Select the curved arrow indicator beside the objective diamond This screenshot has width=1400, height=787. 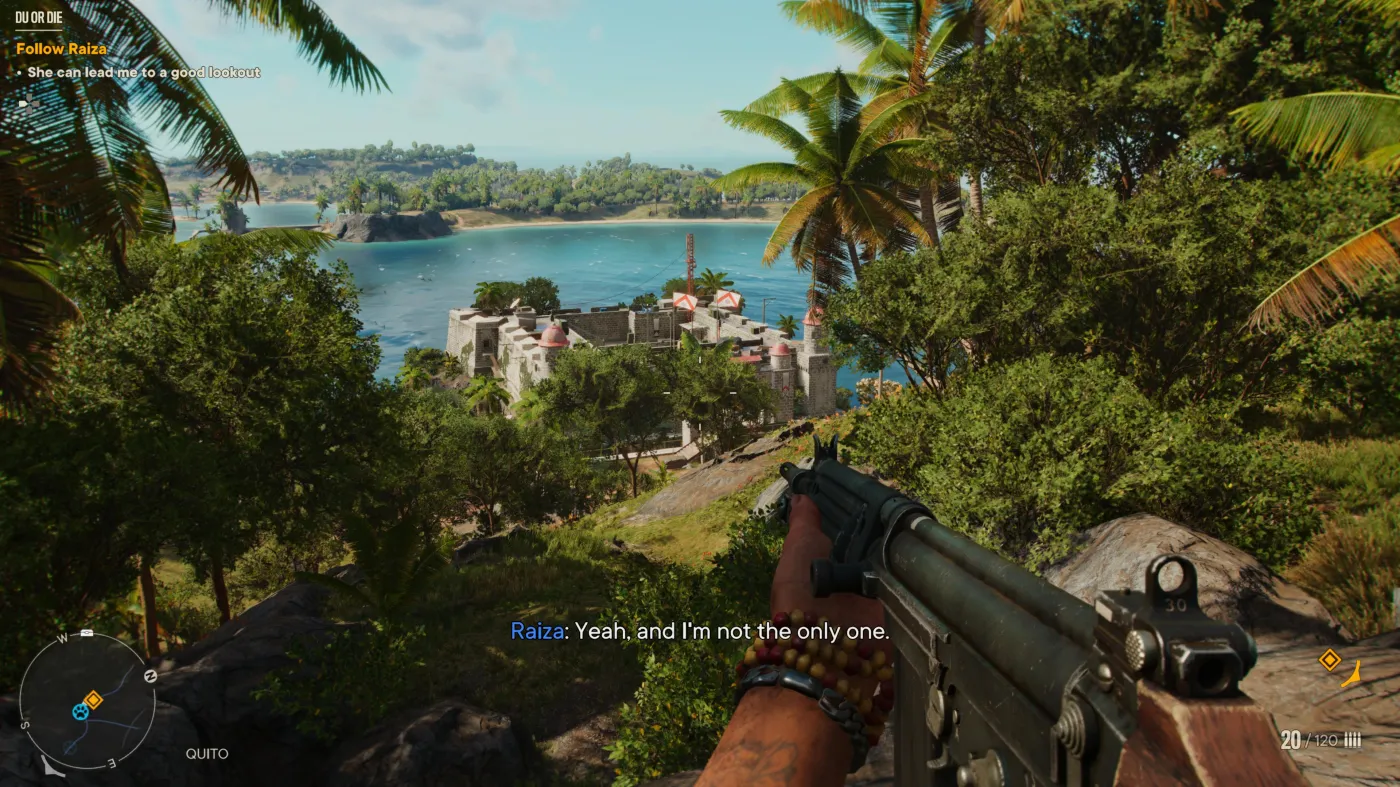point(1352,673)
